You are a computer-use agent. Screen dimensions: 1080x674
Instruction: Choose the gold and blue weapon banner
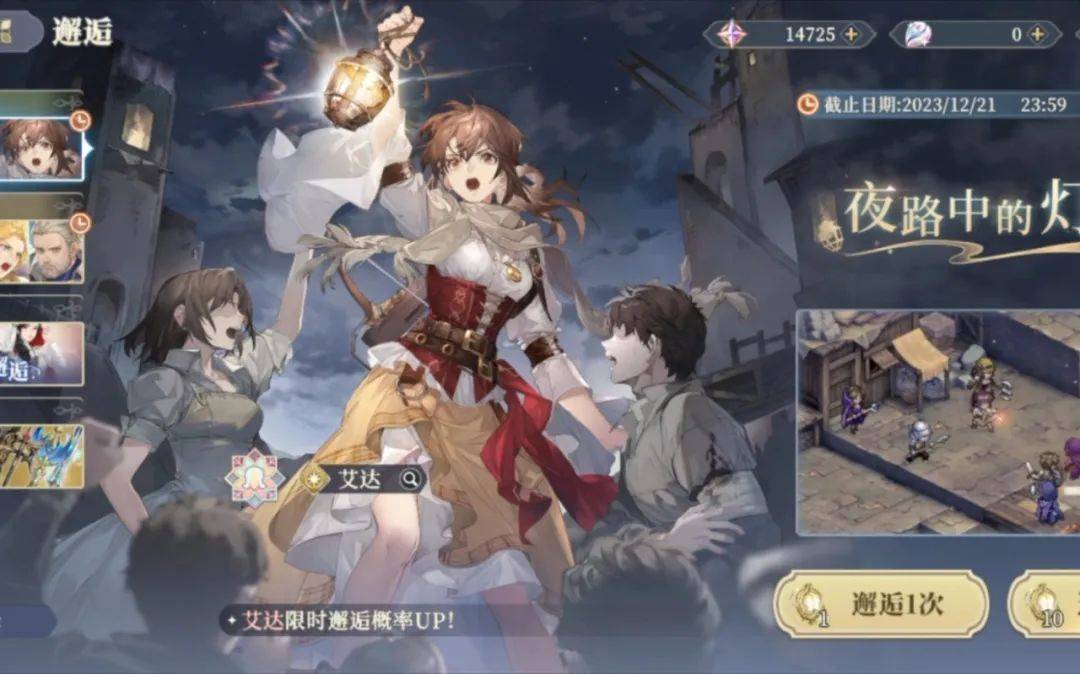click(40, 456)
